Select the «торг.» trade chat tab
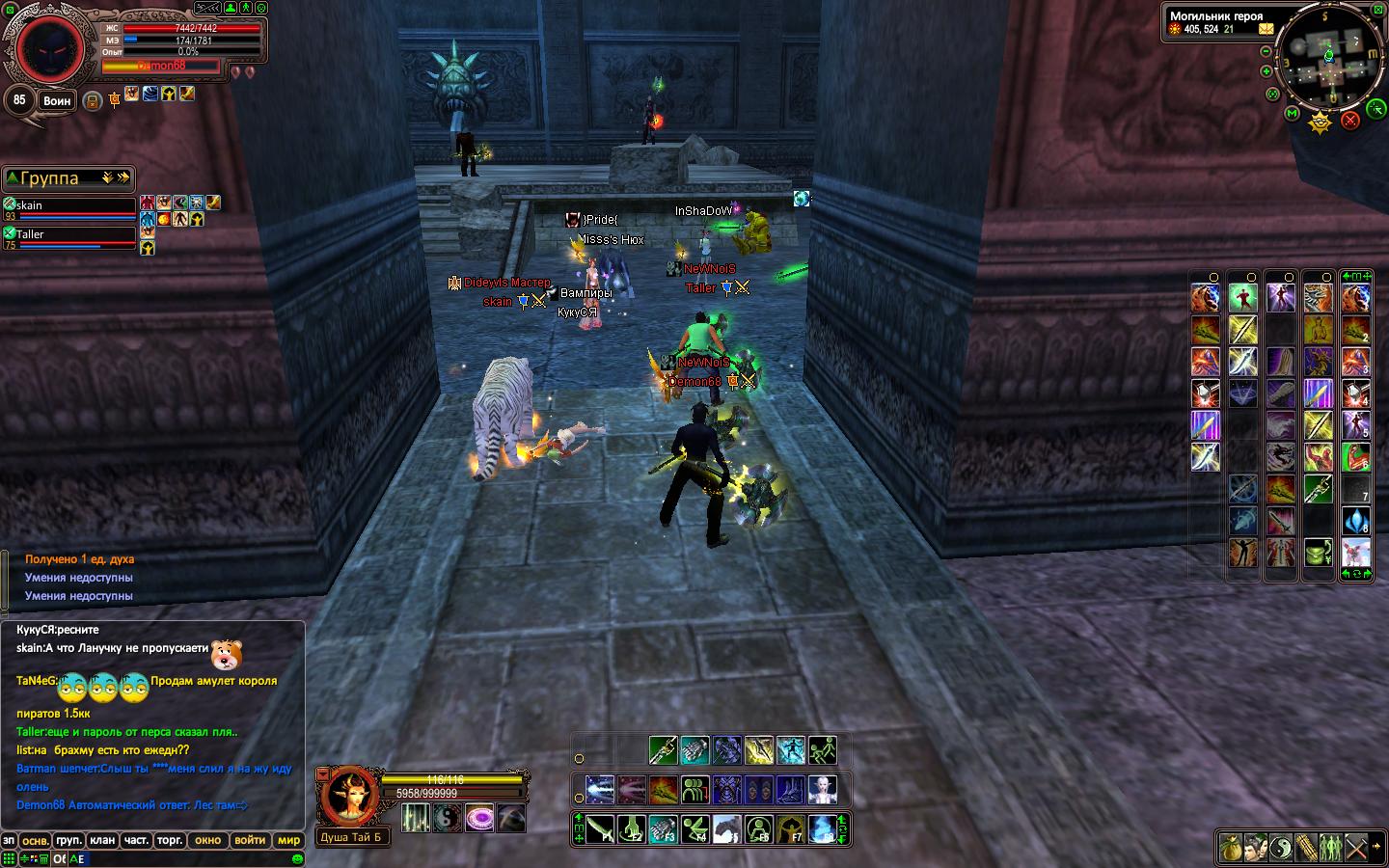The image size is (1389, 868). [170, 840]
